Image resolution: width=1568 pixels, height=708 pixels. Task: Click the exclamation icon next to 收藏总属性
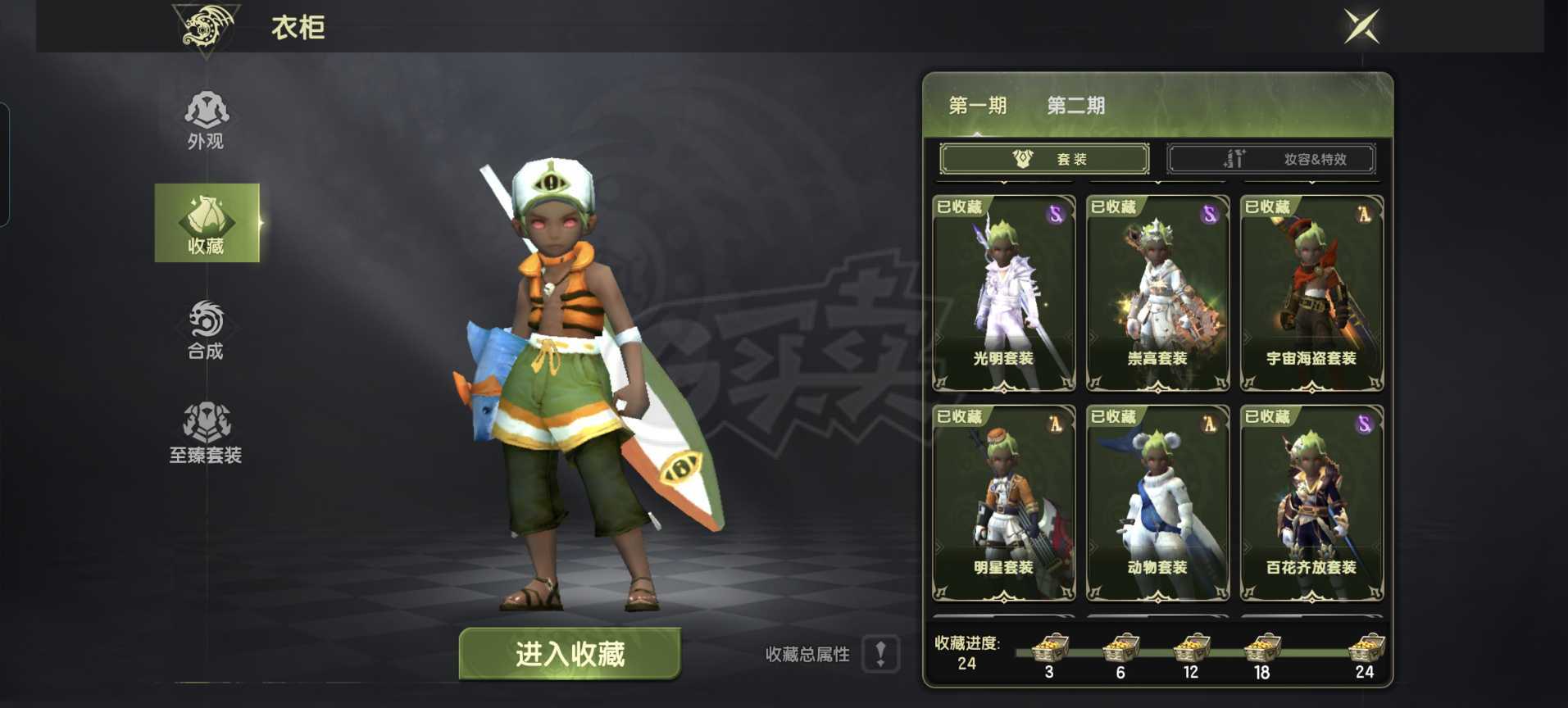click(x=881, y=654)
